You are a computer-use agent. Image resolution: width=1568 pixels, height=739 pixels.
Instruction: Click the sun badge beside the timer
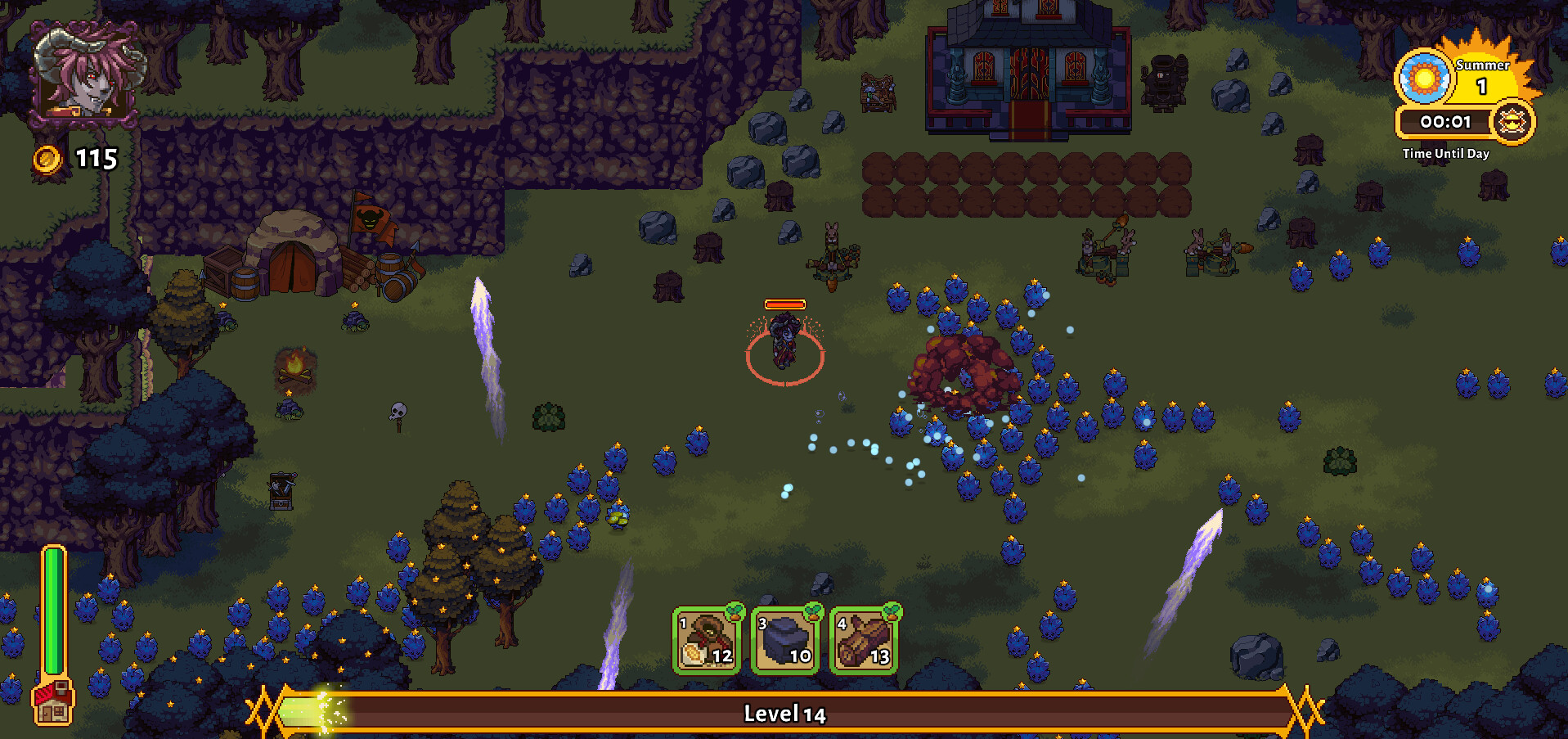pyautogui.click(x=1512, y=123)
